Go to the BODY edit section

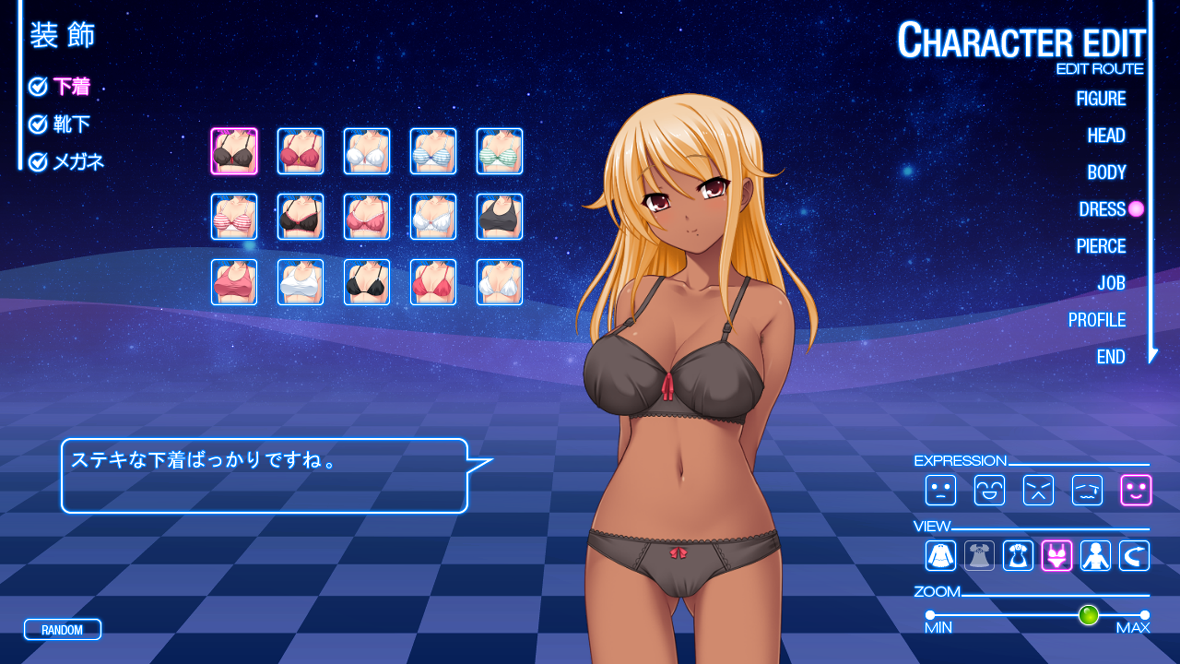tap(1106, 173)
